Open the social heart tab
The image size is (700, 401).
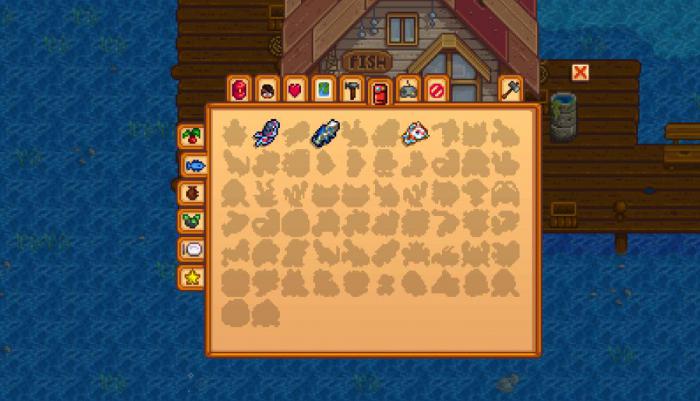[295, 90]
